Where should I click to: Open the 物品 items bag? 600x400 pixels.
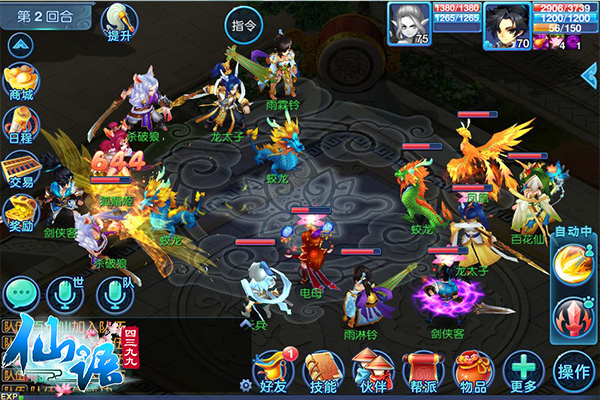click(471, 370)
